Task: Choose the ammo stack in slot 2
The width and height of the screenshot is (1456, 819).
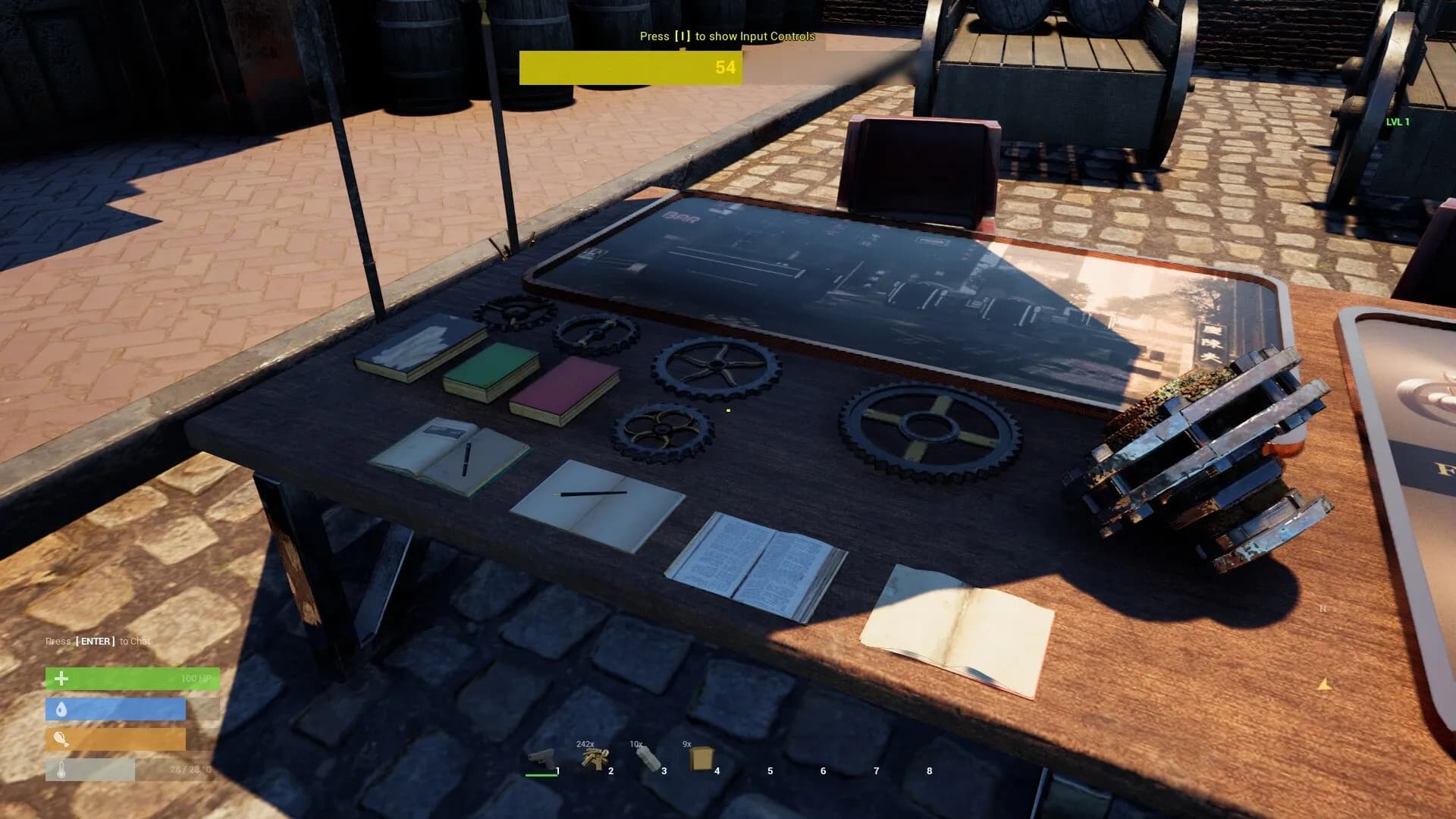Action: click(595, 759)
